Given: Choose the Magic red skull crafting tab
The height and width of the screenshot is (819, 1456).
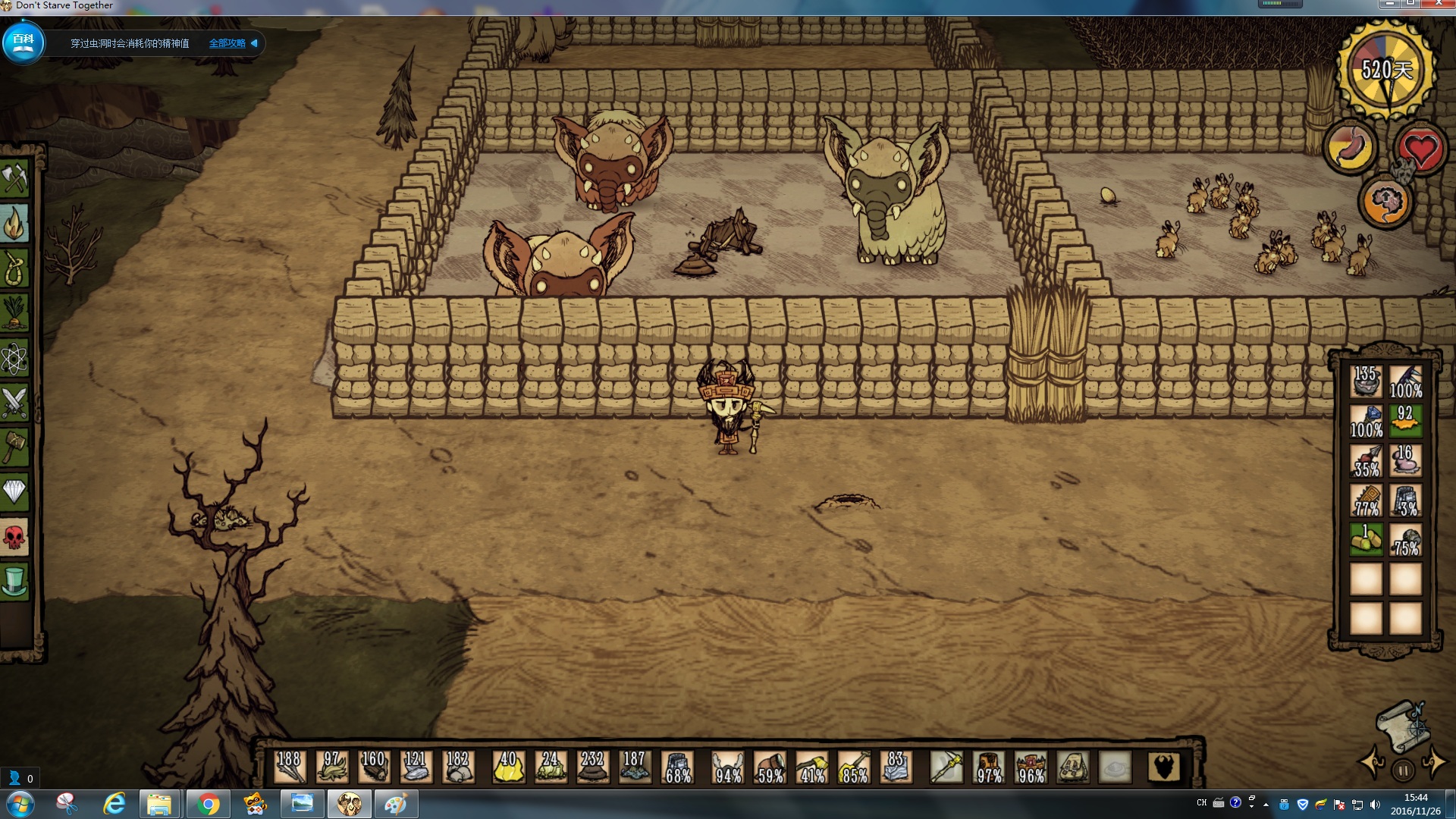Looking at the screenshot, I should click(x=14, y=538).
